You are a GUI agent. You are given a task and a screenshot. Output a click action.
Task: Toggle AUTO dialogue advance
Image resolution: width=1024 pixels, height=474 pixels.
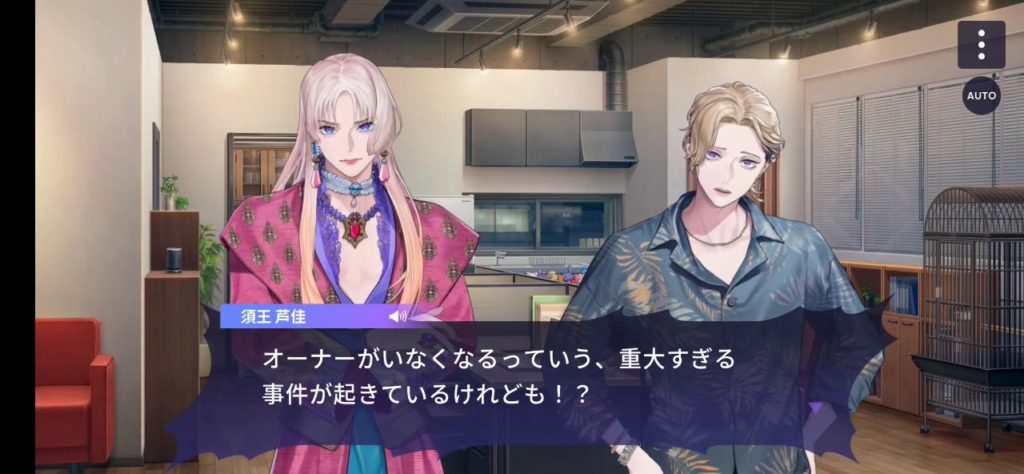point(981,96)
